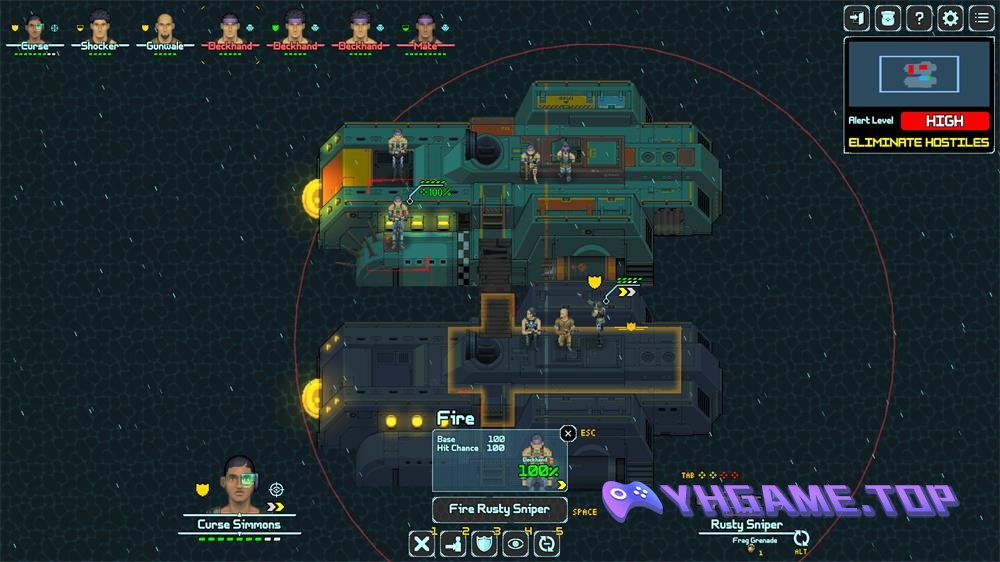Click the ship minimap
Screen dimensions: 1000x562
click(919, 73)
